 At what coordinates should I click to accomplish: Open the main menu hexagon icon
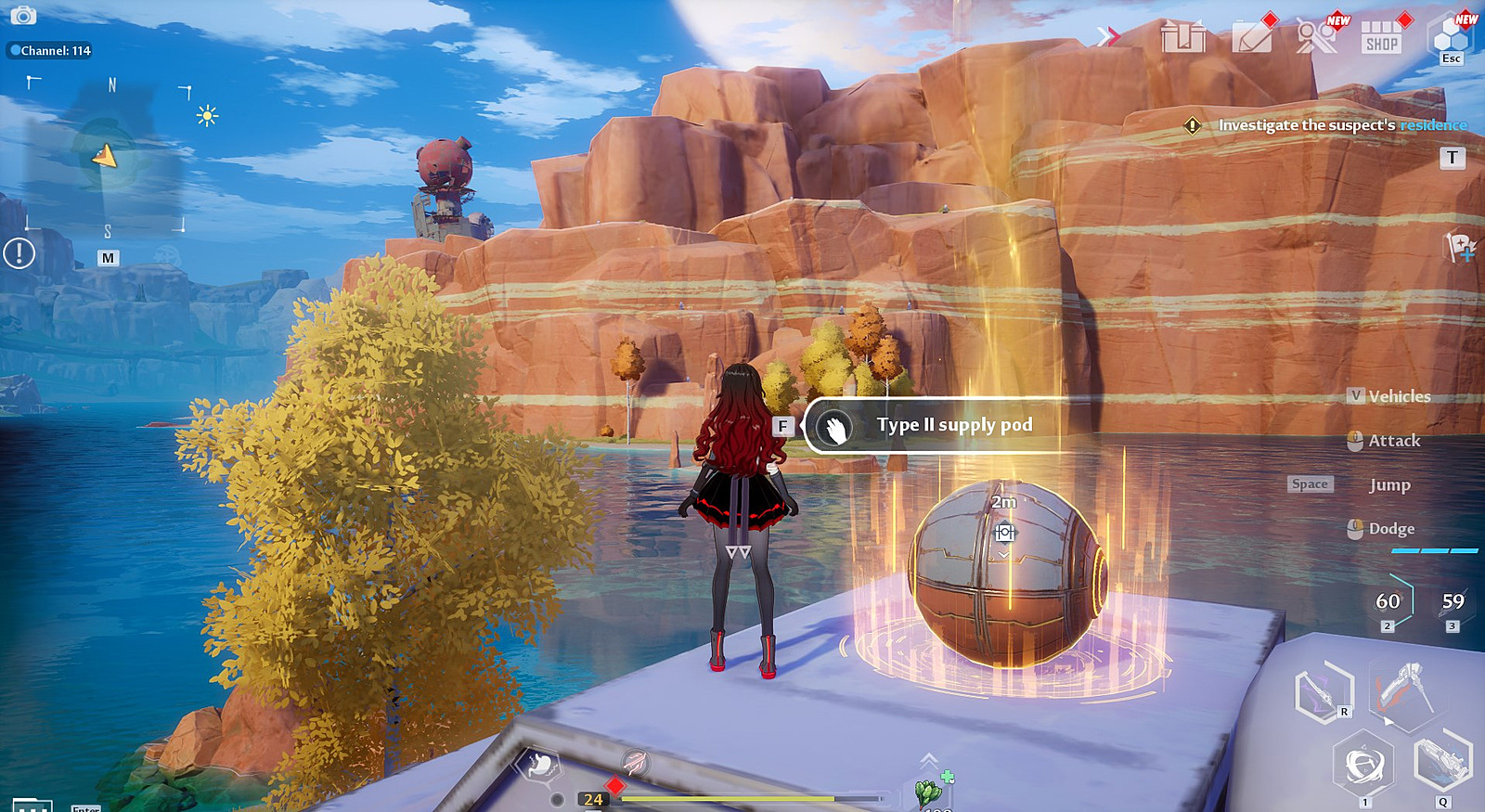pos(1451,38)
